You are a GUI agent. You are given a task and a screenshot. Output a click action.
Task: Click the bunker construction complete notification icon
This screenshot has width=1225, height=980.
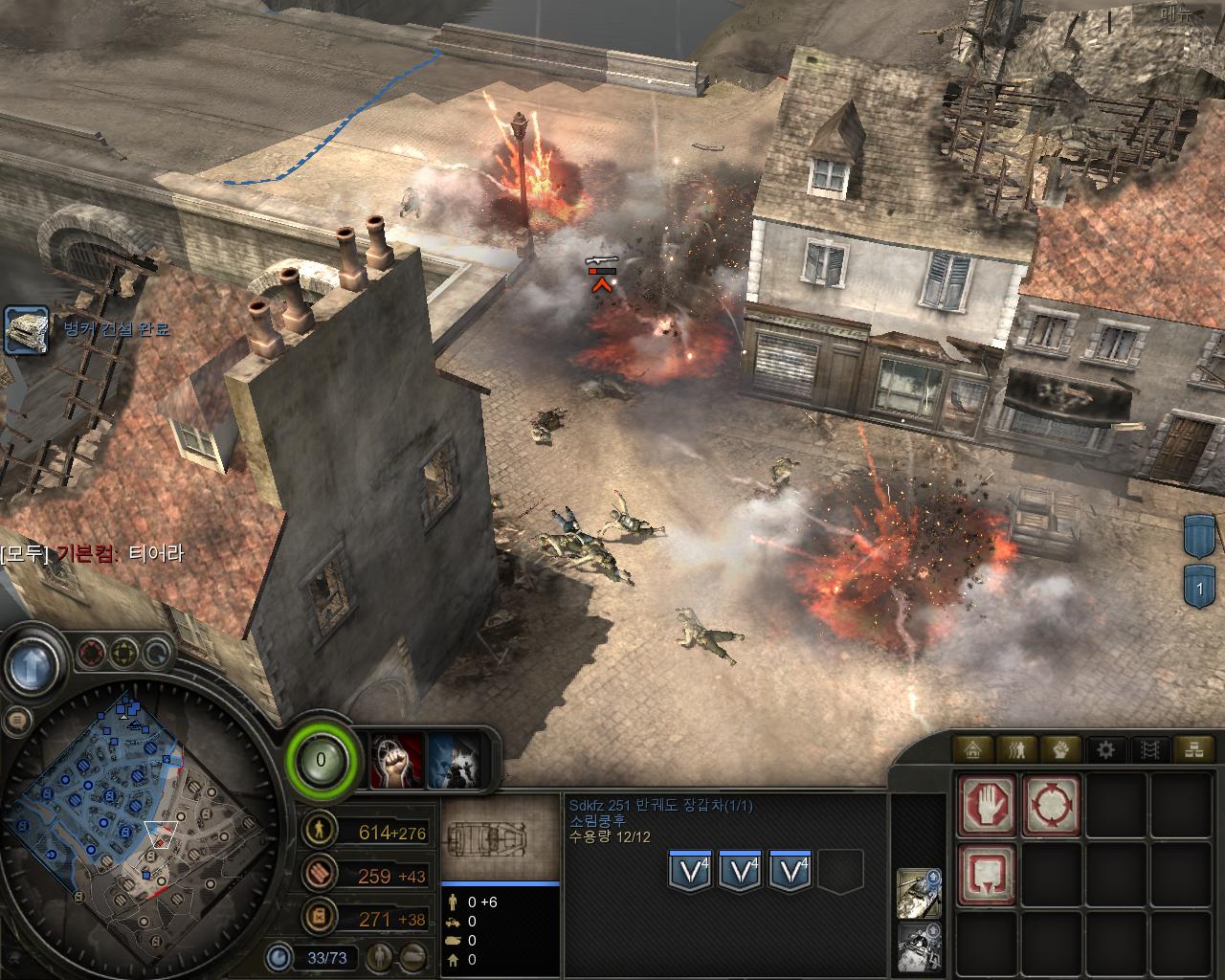tap(26, 330)
